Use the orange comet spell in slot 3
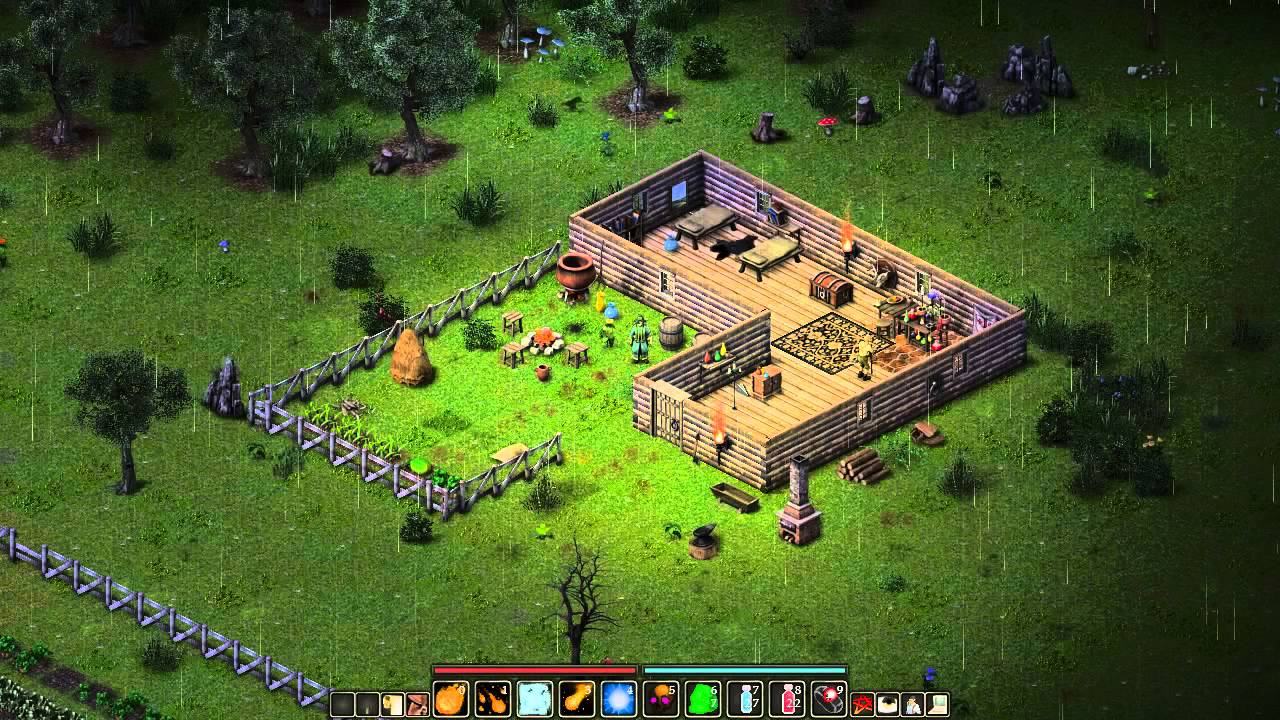This screenshot has height=720, width=1280. tap(577, 697)
